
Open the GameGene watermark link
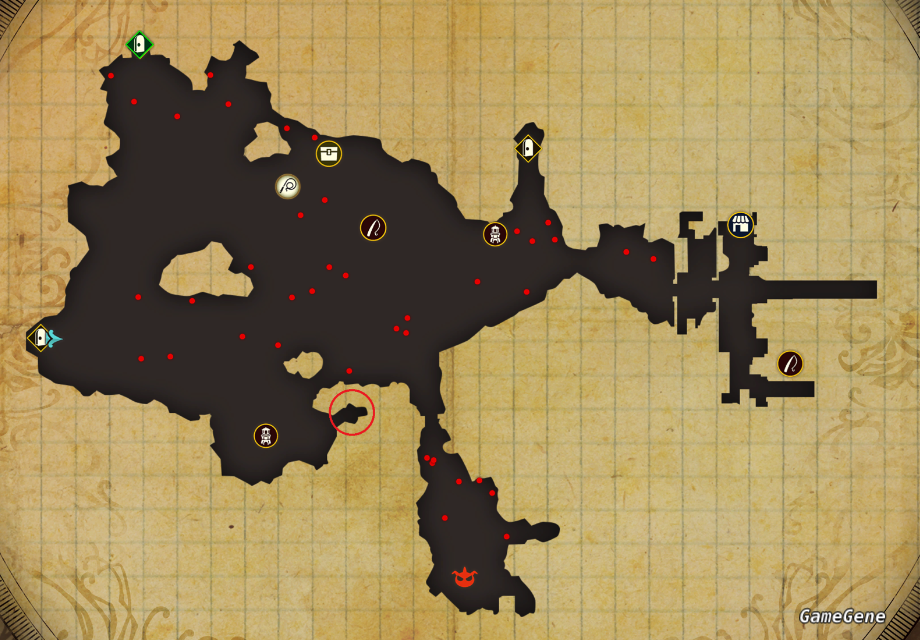pos(841,616)
